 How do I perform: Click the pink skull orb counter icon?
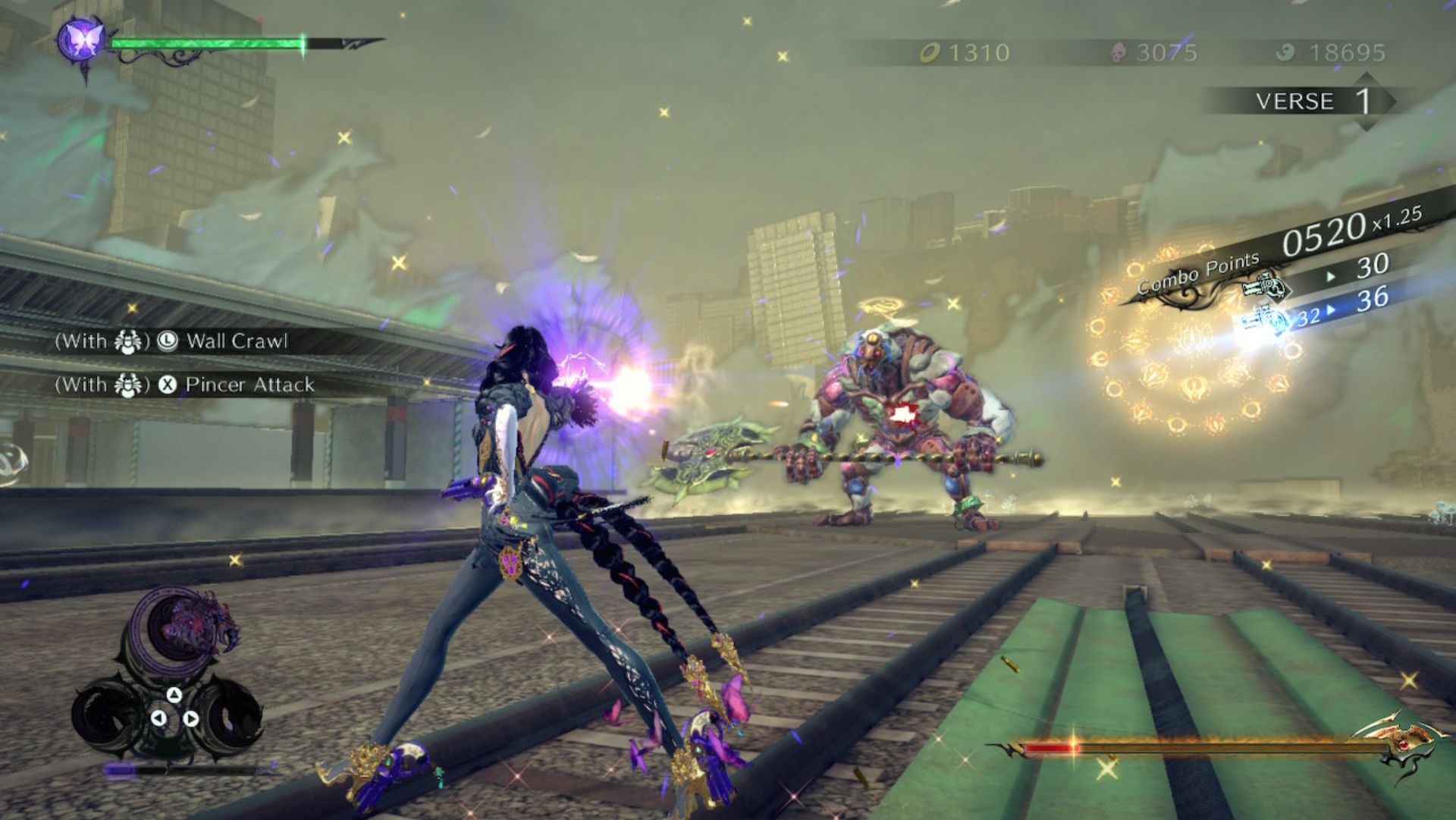[1119, 52]
